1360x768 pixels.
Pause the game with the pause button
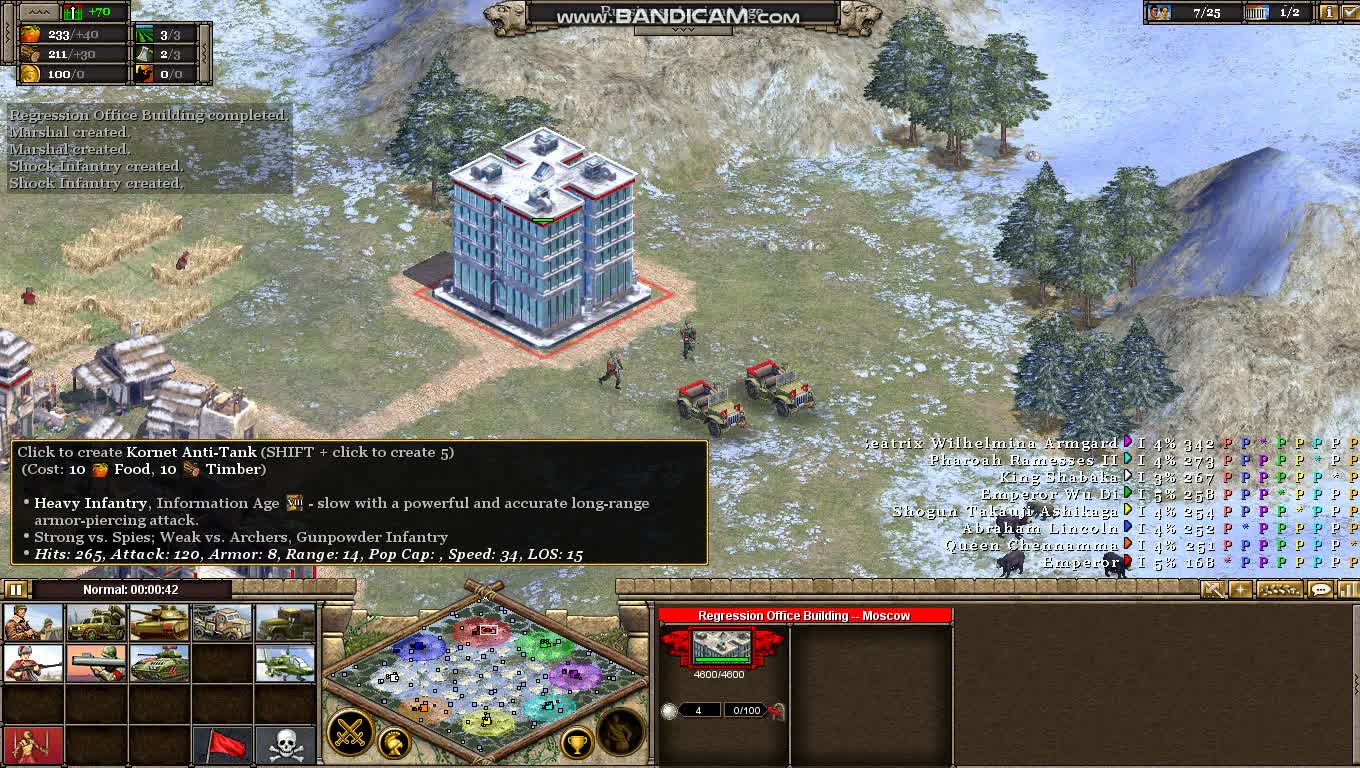pyautogui.click(x=16, y=589)
